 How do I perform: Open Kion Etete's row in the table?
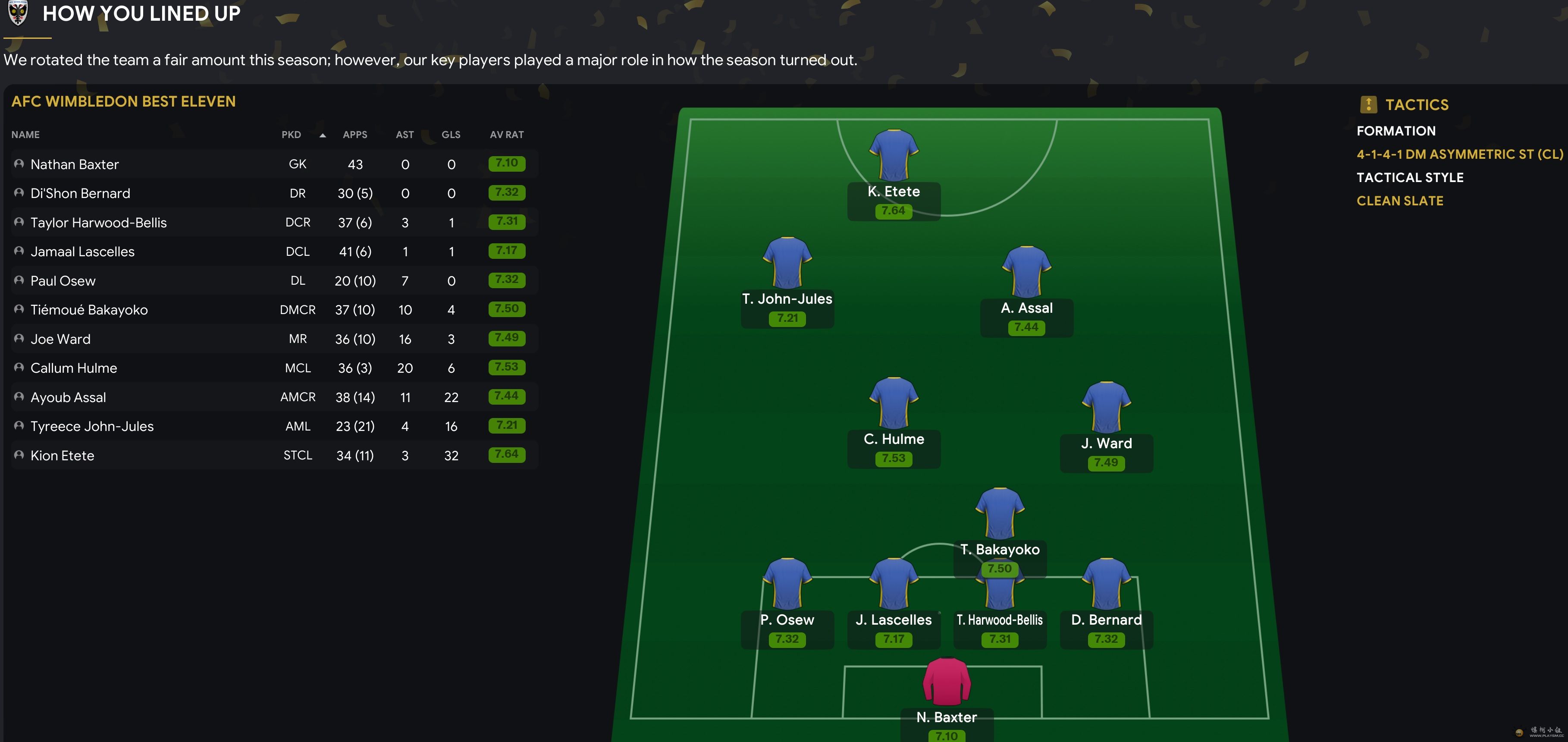tap(63, 455)
